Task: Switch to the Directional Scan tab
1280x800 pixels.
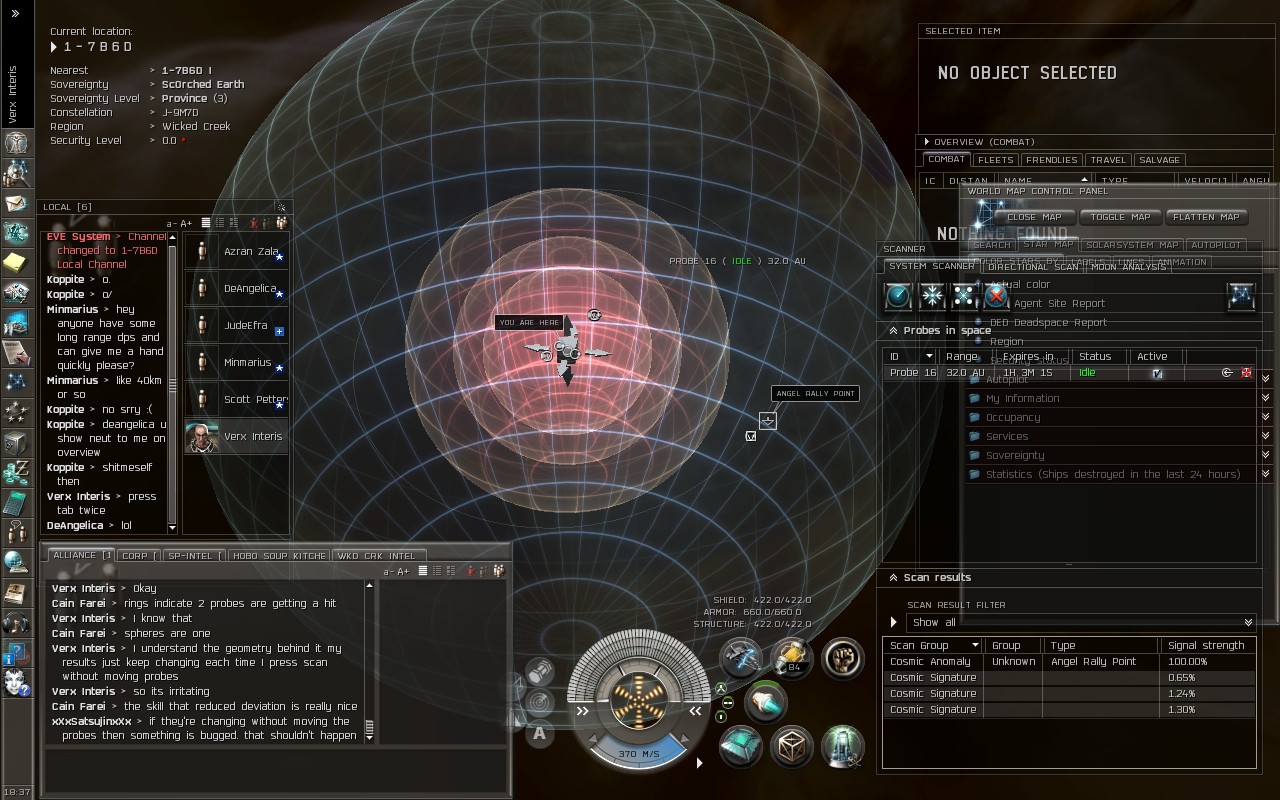Action: click(x=1033, y=267)
